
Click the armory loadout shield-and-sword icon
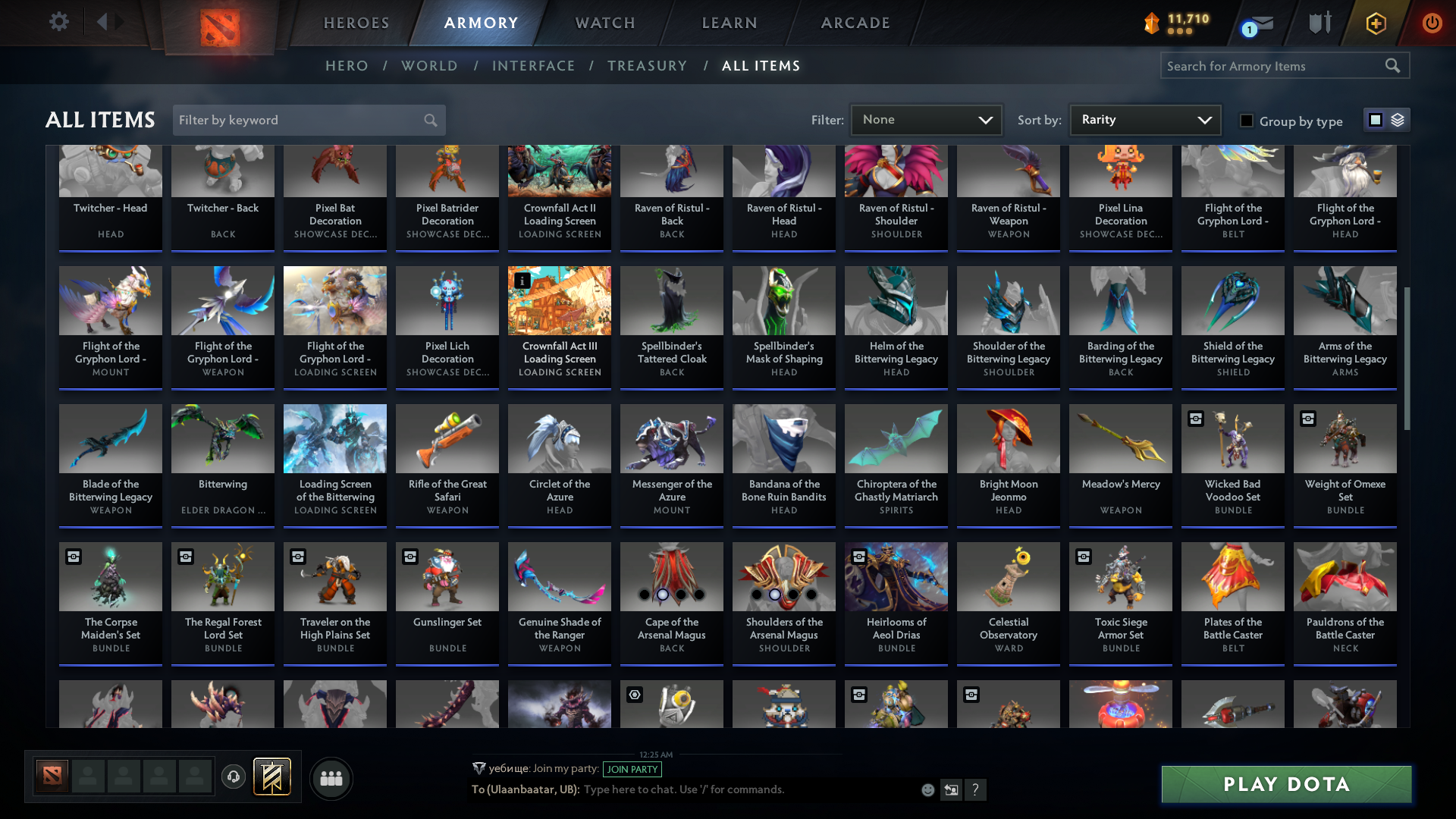click(1319, 23)
